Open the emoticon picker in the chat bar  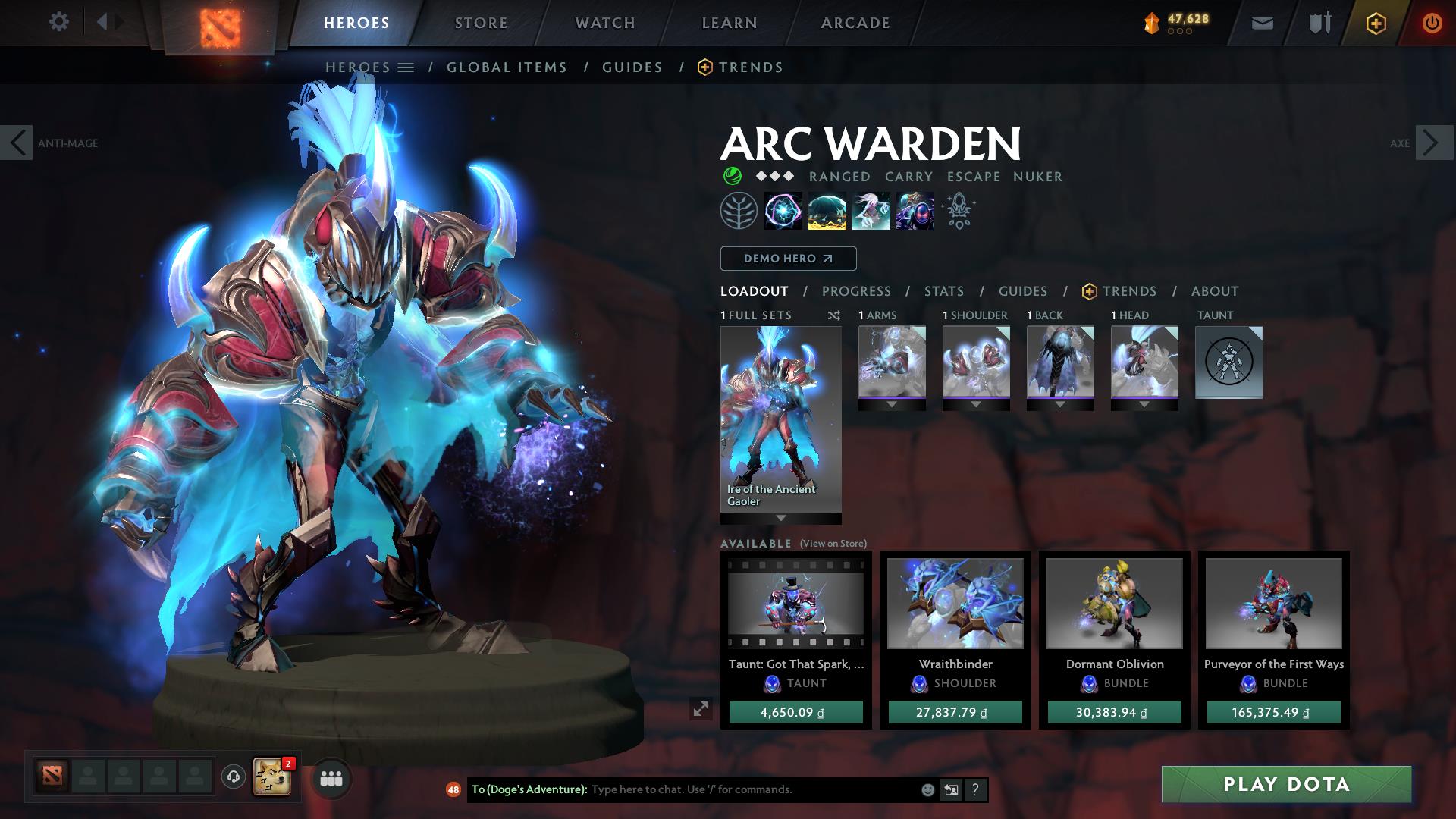927,789
